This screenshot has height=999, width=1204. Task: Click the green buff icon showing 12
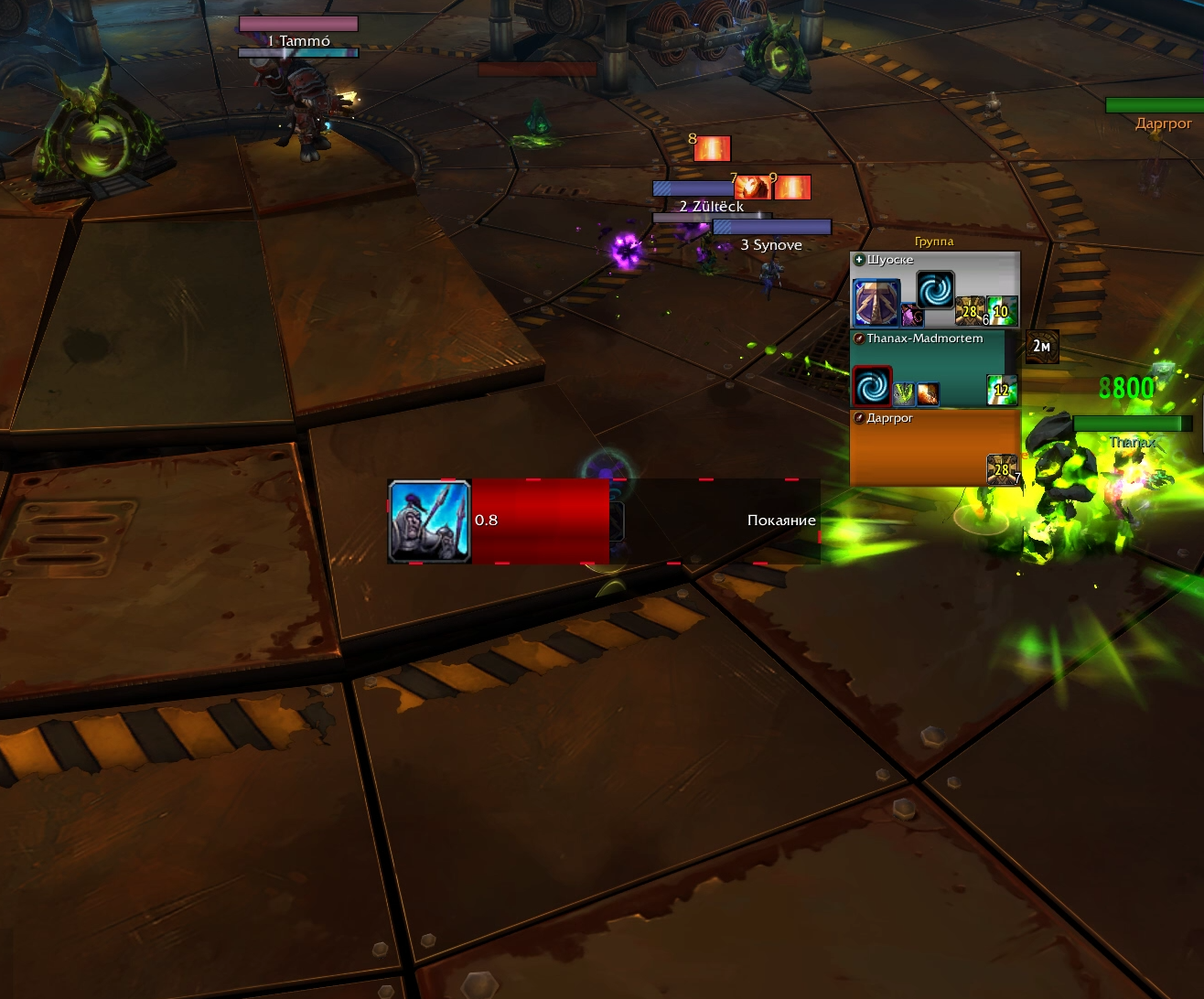1002,390
